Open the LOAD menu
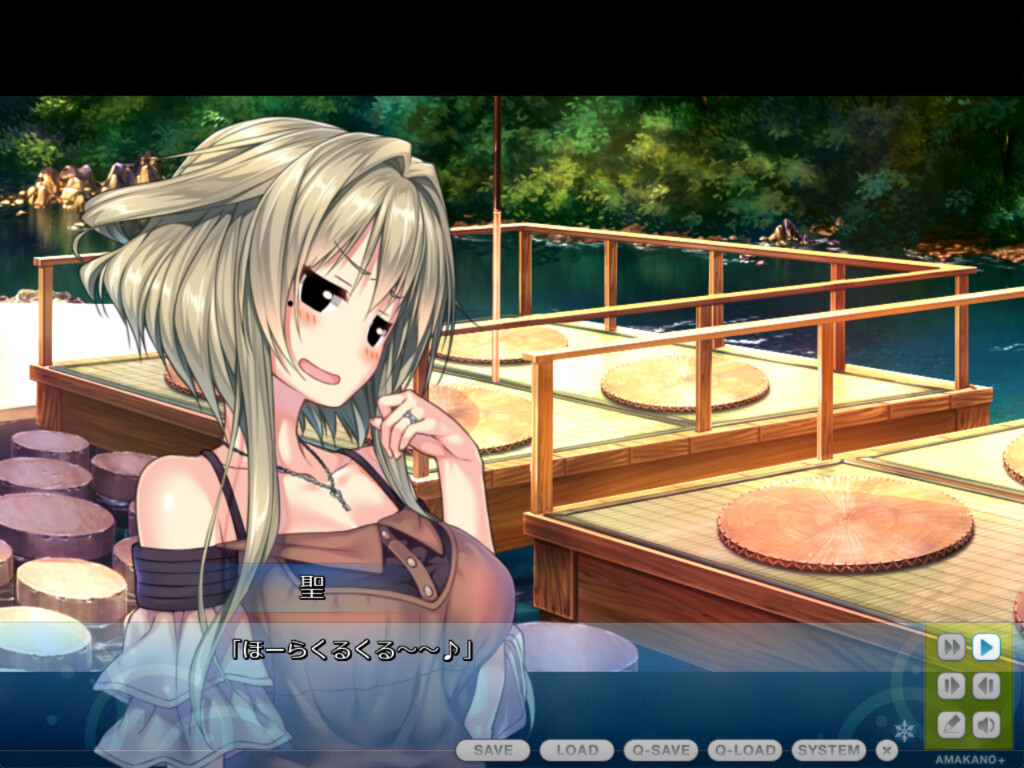1024x768 pixels. [x=577, y=750]
